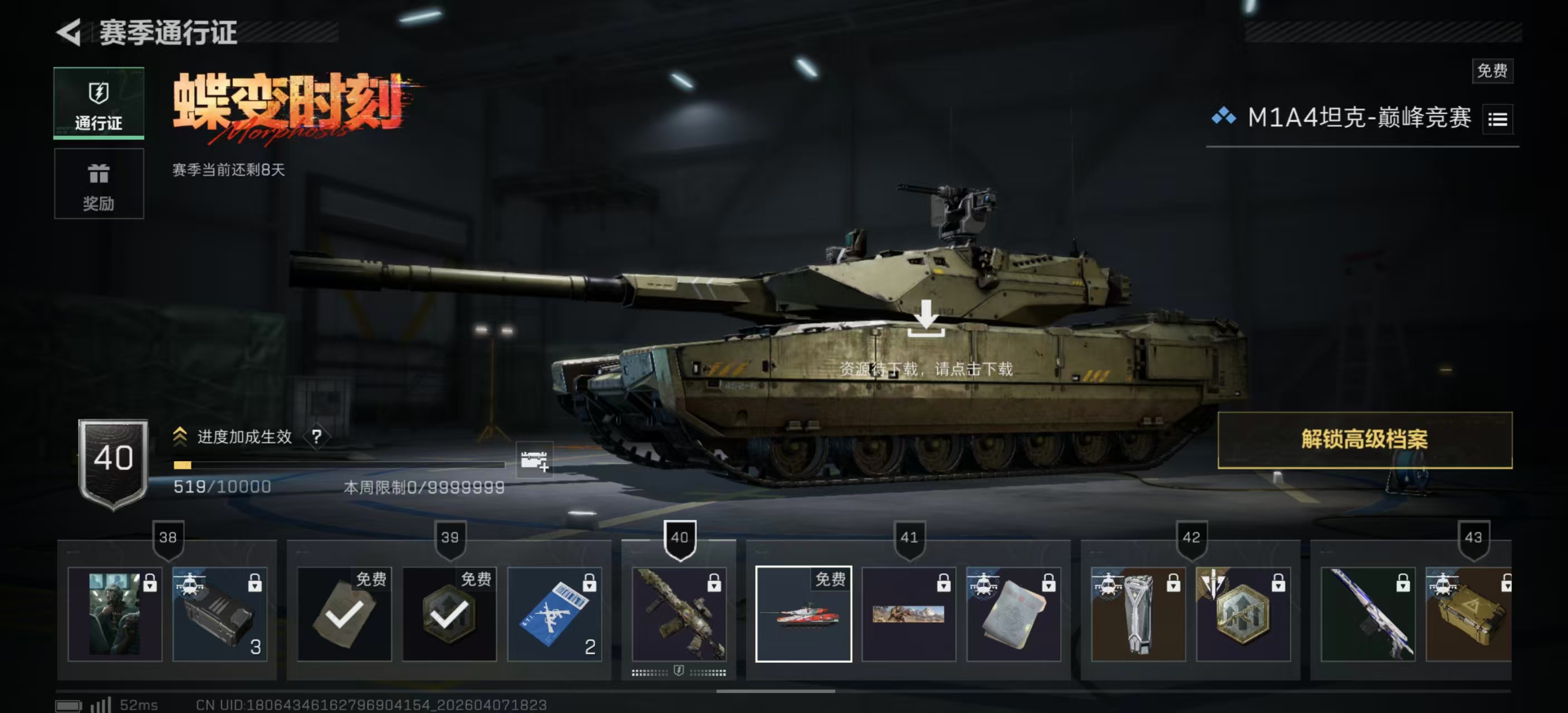
Task: Pick the blue-white rifle reward at level 43
Action: 1367,614
